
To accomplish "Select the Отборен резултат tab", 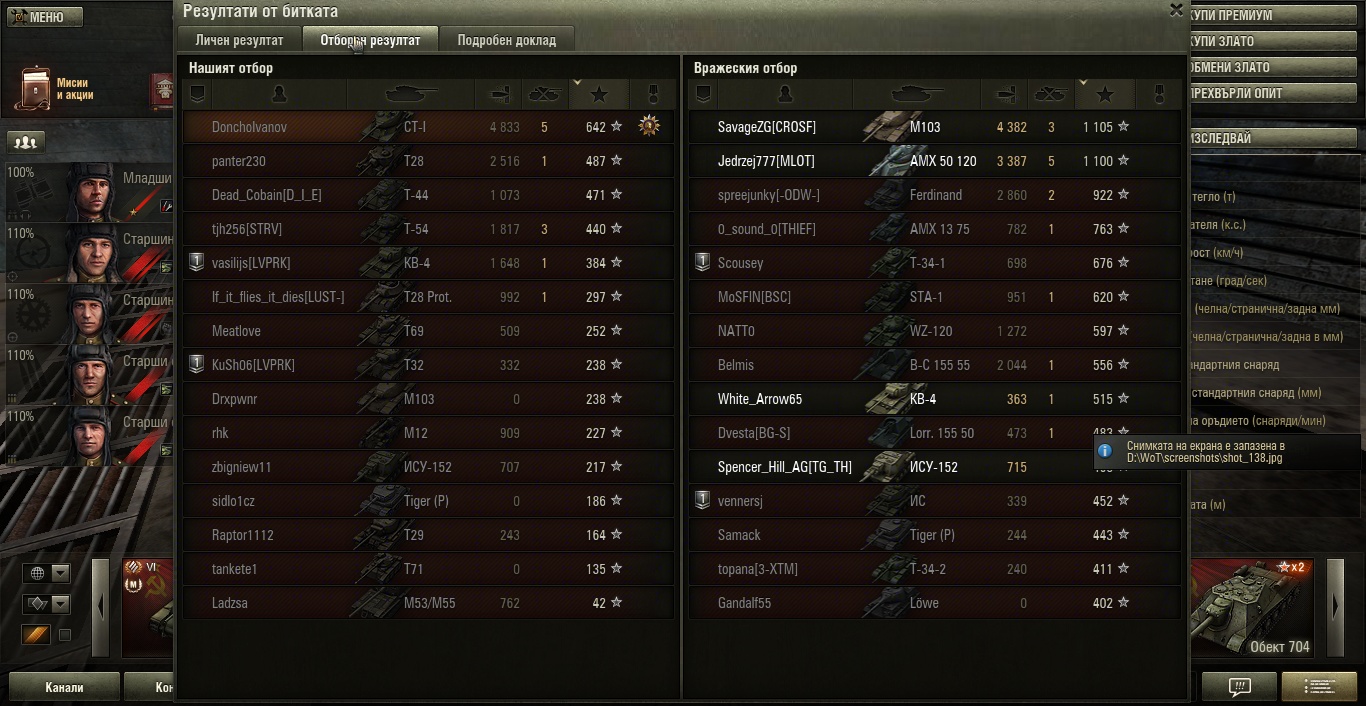I will coord(370,41).
